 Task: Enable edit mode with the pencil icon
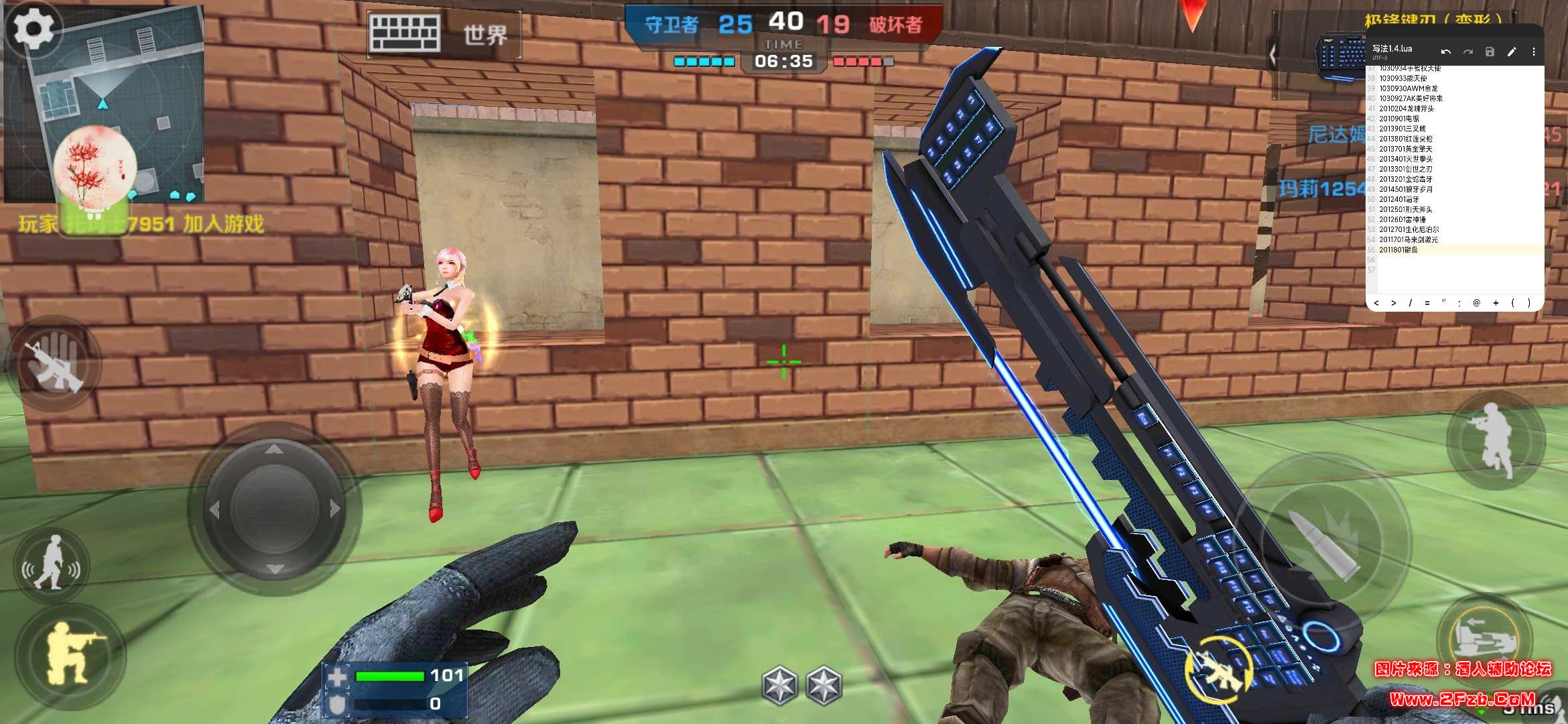pyautogui.click(x=1512, y=52)
